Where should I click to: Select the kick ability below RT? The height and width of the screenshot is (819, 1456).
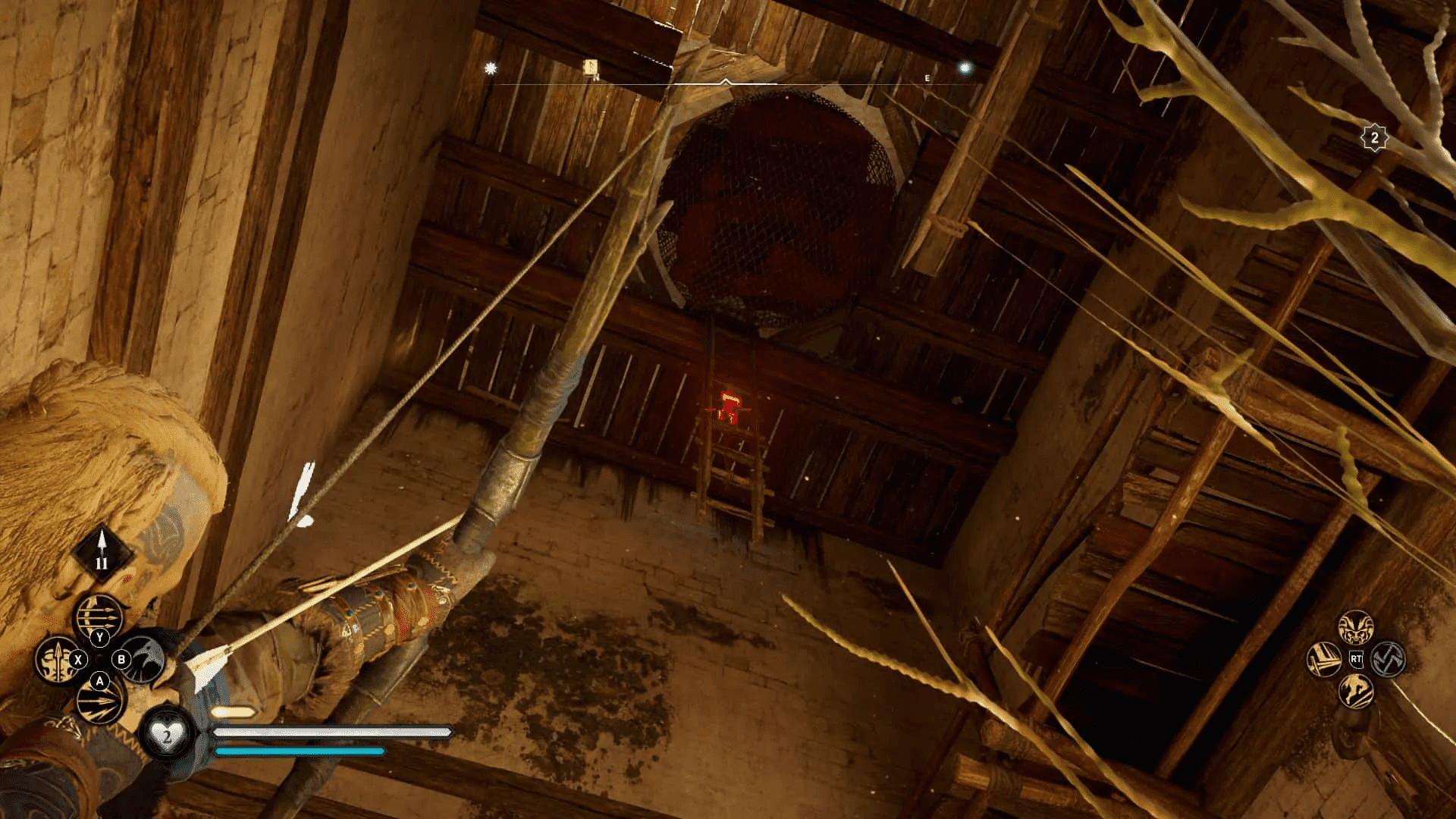(x=1356, y=692)
